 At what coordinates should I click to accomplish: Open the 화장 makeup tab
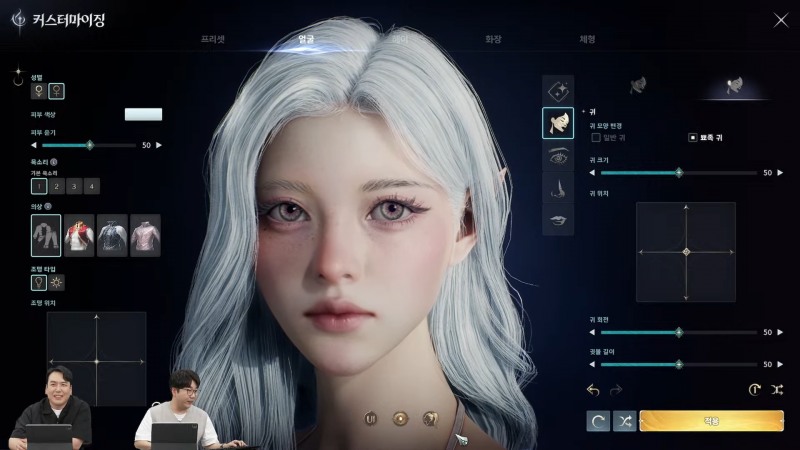tap(492, 39)
